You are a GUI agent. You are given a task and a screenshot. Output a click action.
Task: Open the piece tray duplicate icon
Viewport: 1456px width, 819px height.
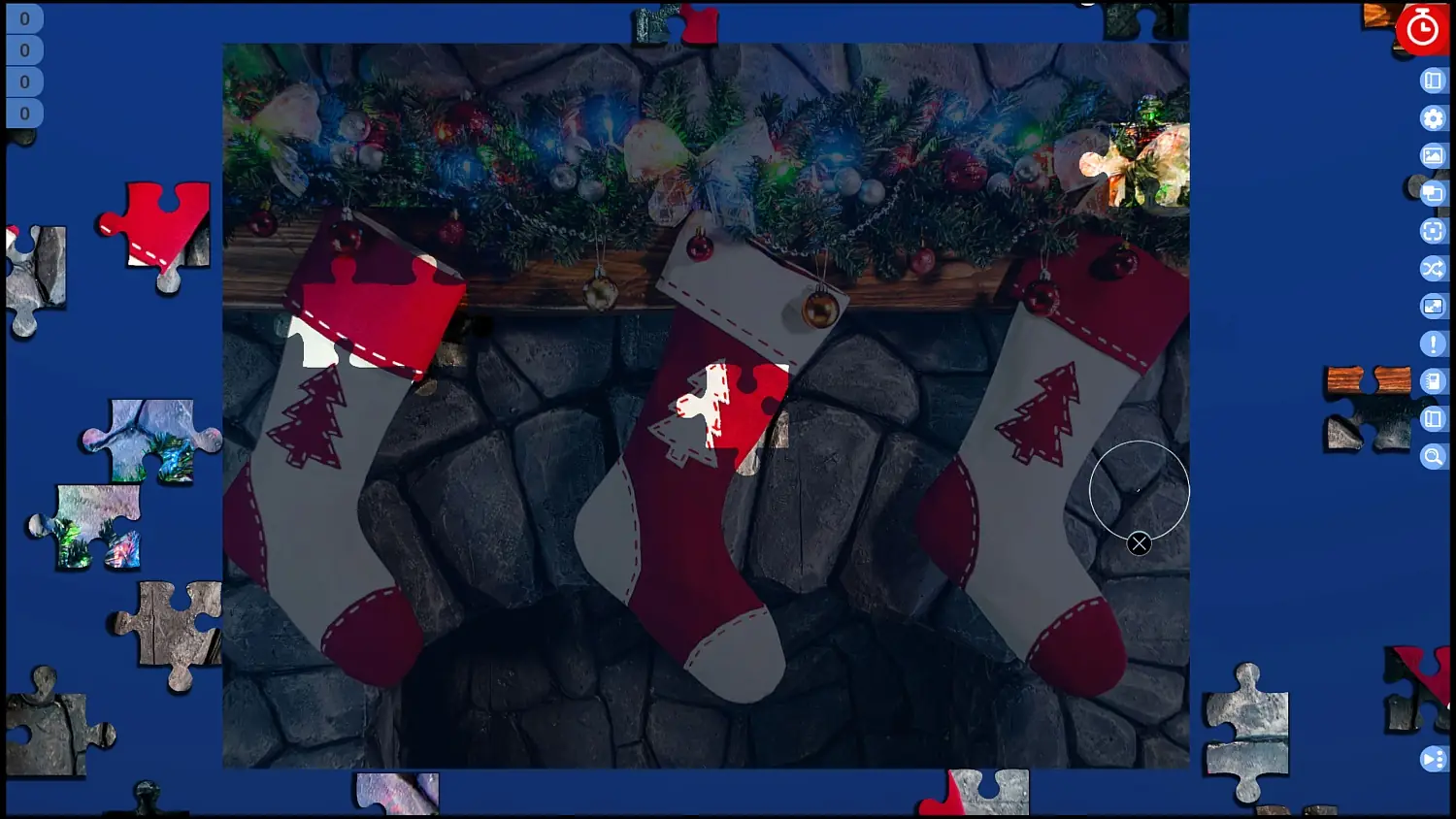1433,193
